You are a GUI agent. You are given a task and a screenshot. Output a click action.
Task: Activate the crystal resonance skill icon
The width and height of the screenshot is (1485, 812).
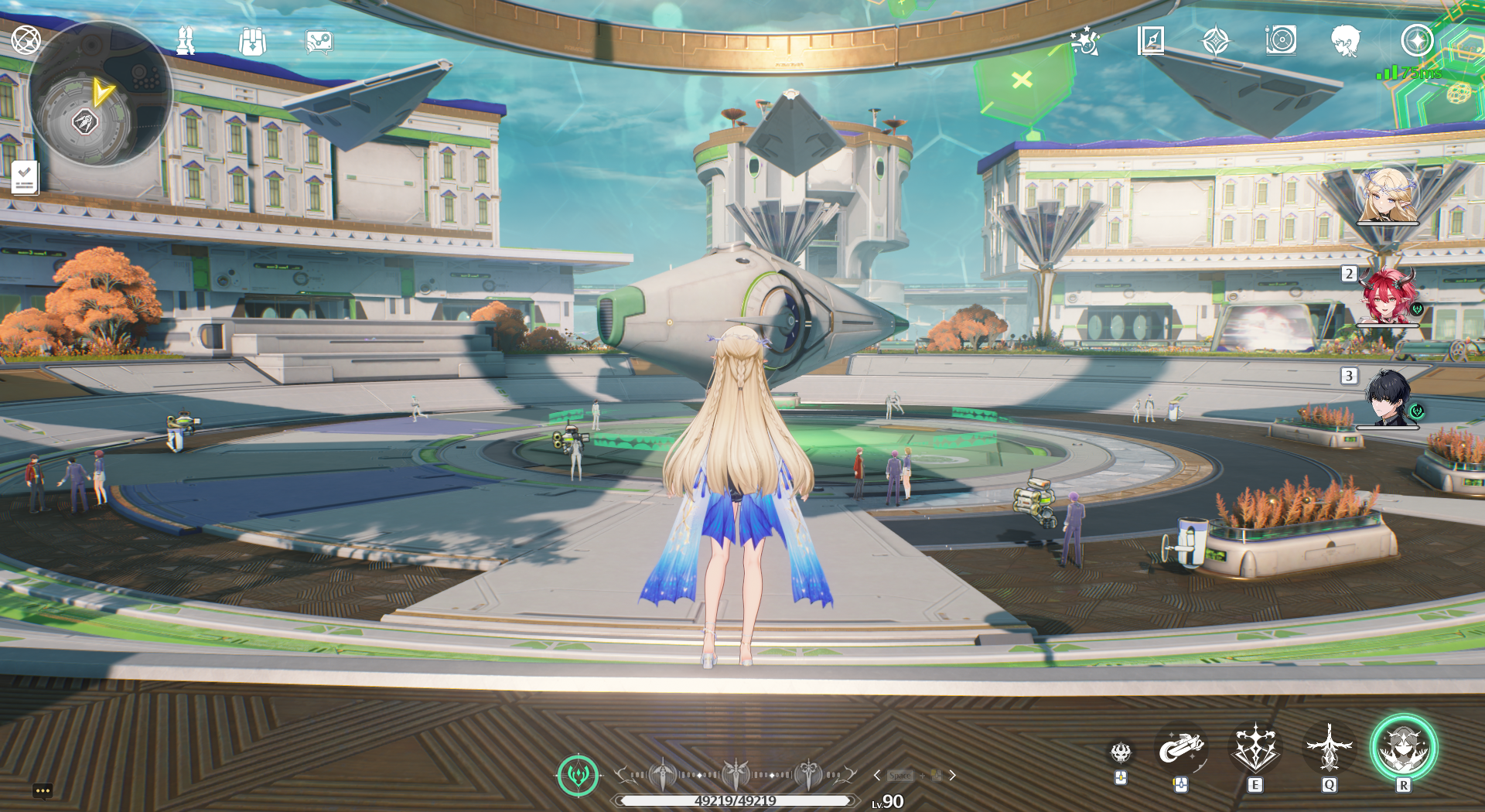[x=1255, y=749]
